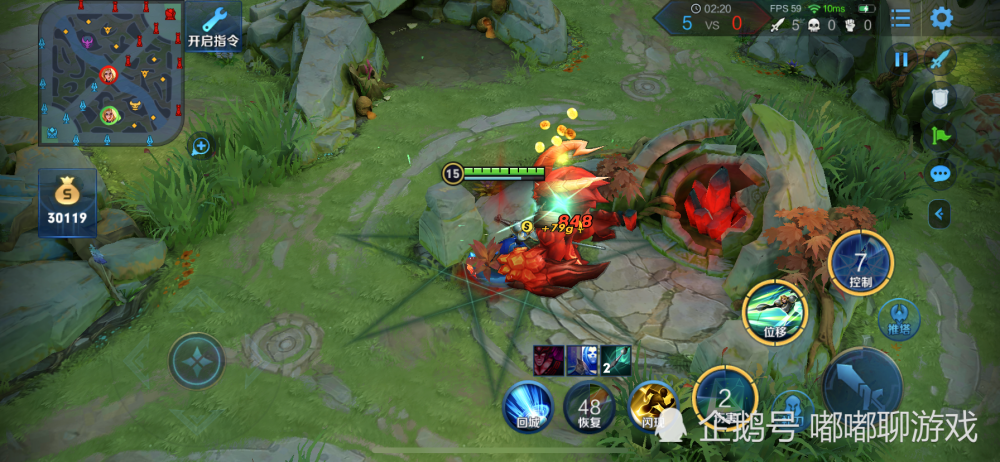Open the settings gear

pos(941,18)
